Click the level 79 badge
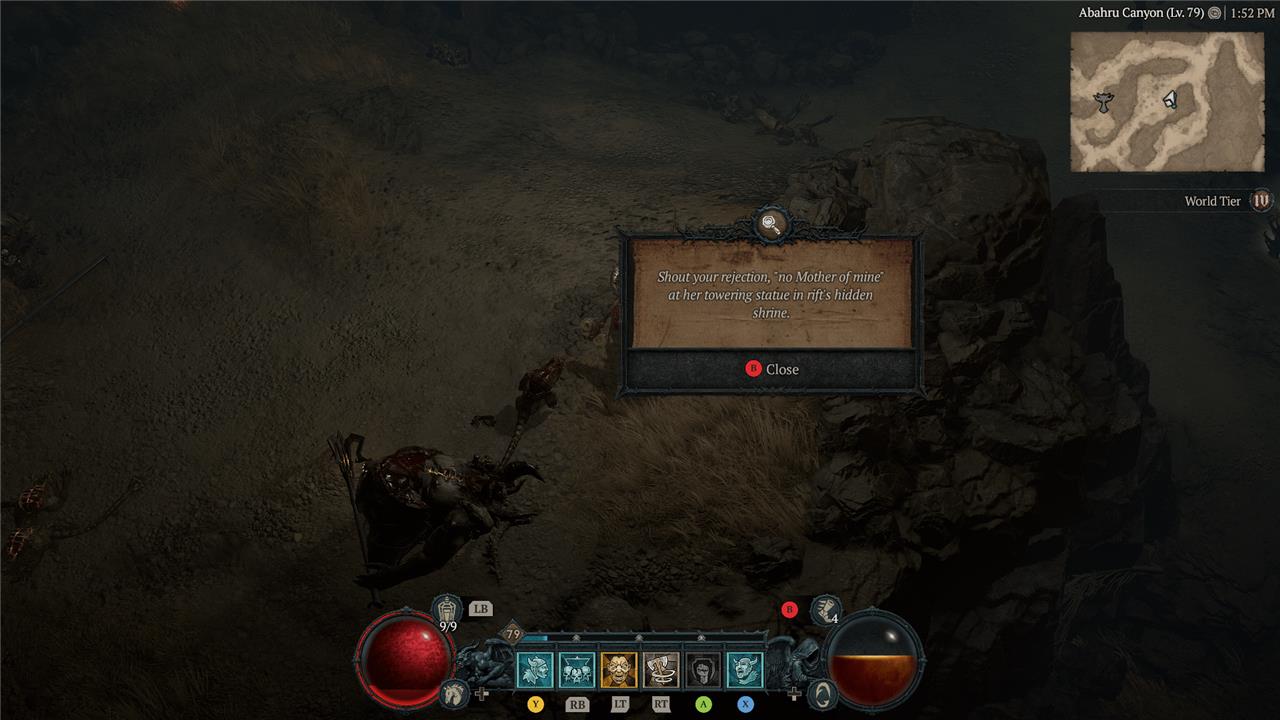Viewport: 1280px width, 720px height. (x=513, y=634)
